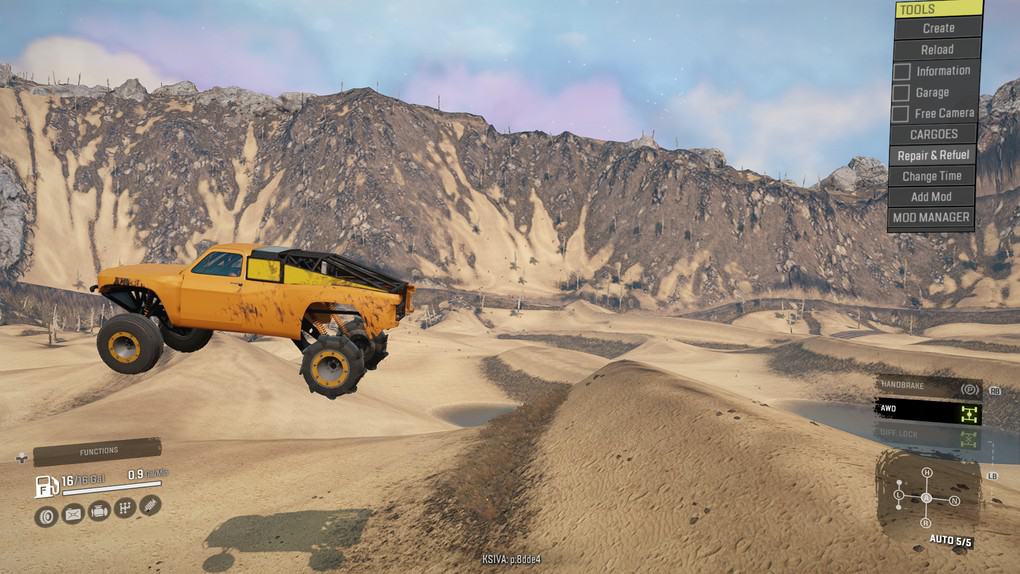Reload using the Tools panel
Viewport: 1020px width, 574px height.
(937, 49)
